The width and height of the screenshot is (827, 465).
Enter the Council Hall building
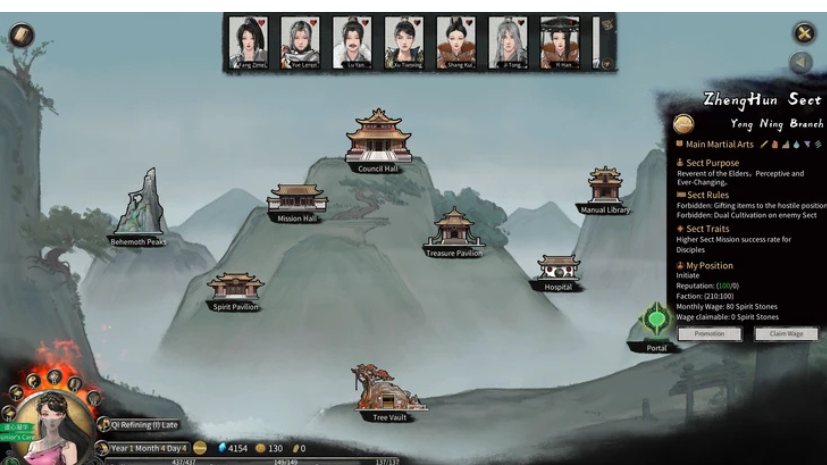coord(377,139)
